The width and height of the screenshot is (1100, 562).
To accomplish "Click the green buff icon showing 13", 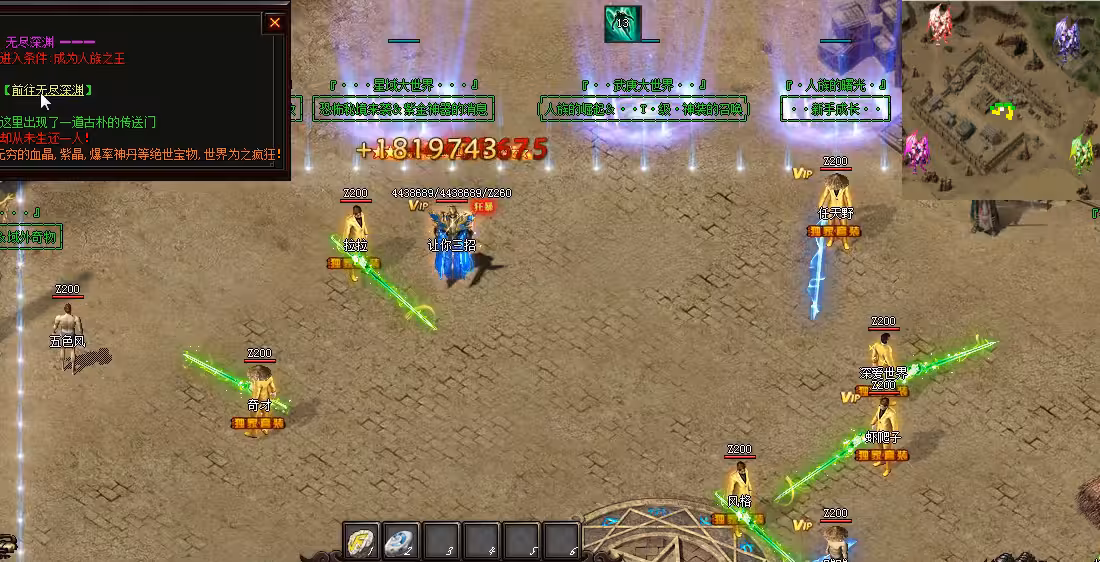I will 622,24.
